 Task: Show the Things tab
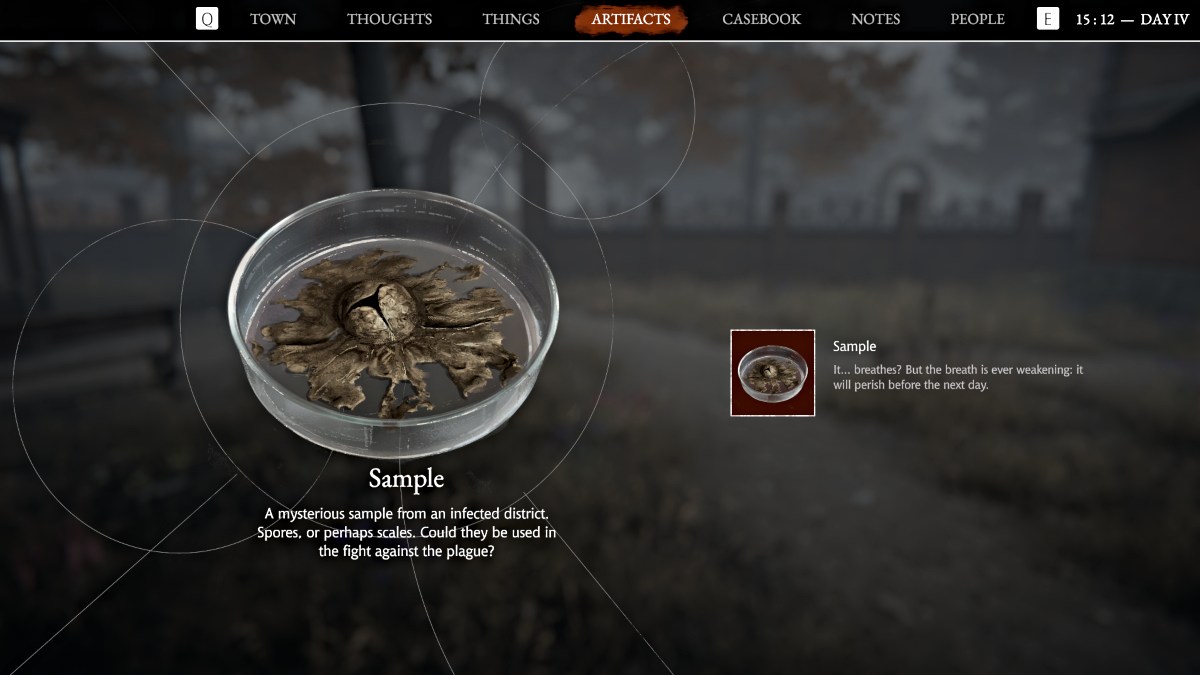click(510, 19)
